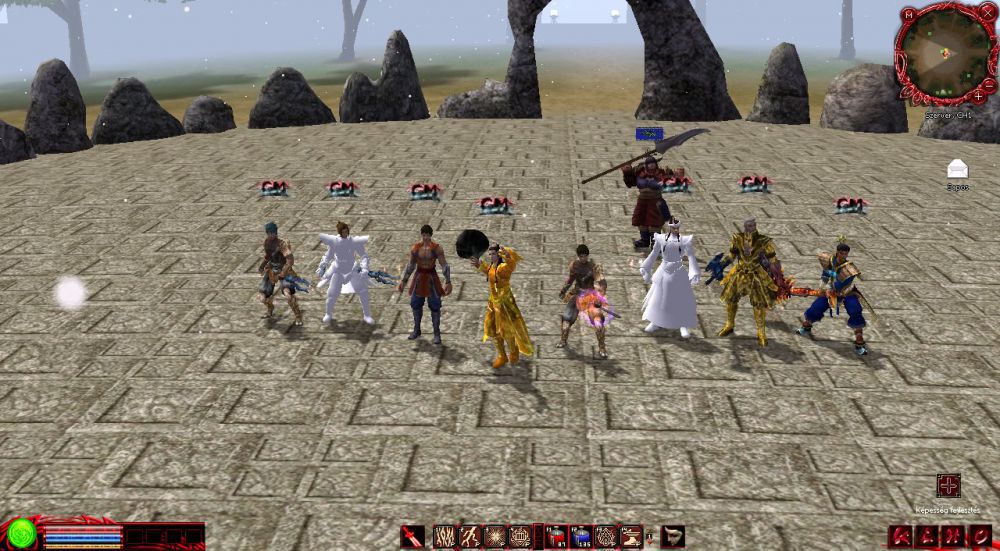Activate the flame-pattern skill in the hotbar
Viewport: 1000px width, 551px height.
[446, 537]
